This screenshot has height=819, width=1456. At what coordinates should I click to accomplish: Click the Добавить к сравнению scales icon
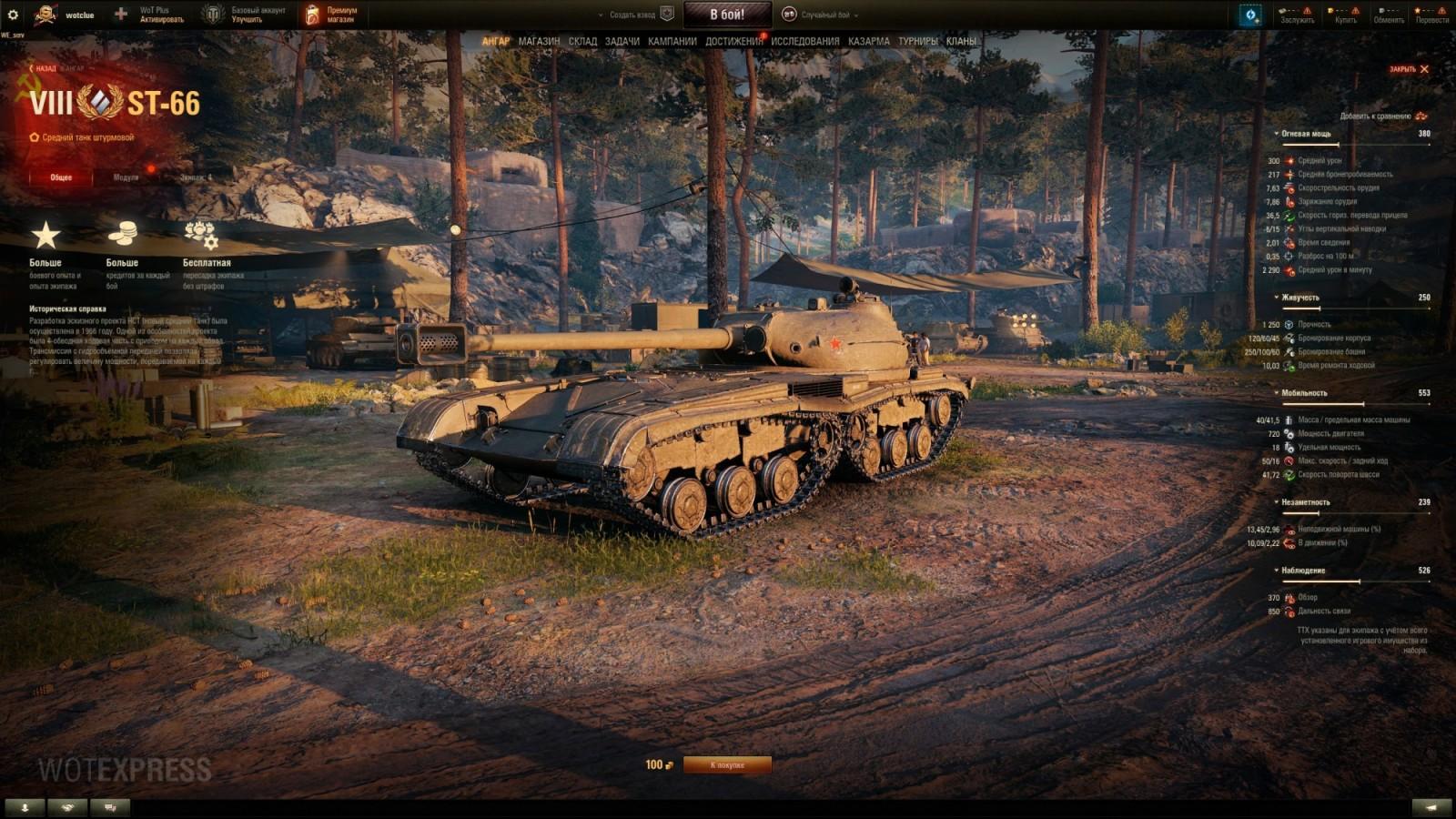point(1420,117)
